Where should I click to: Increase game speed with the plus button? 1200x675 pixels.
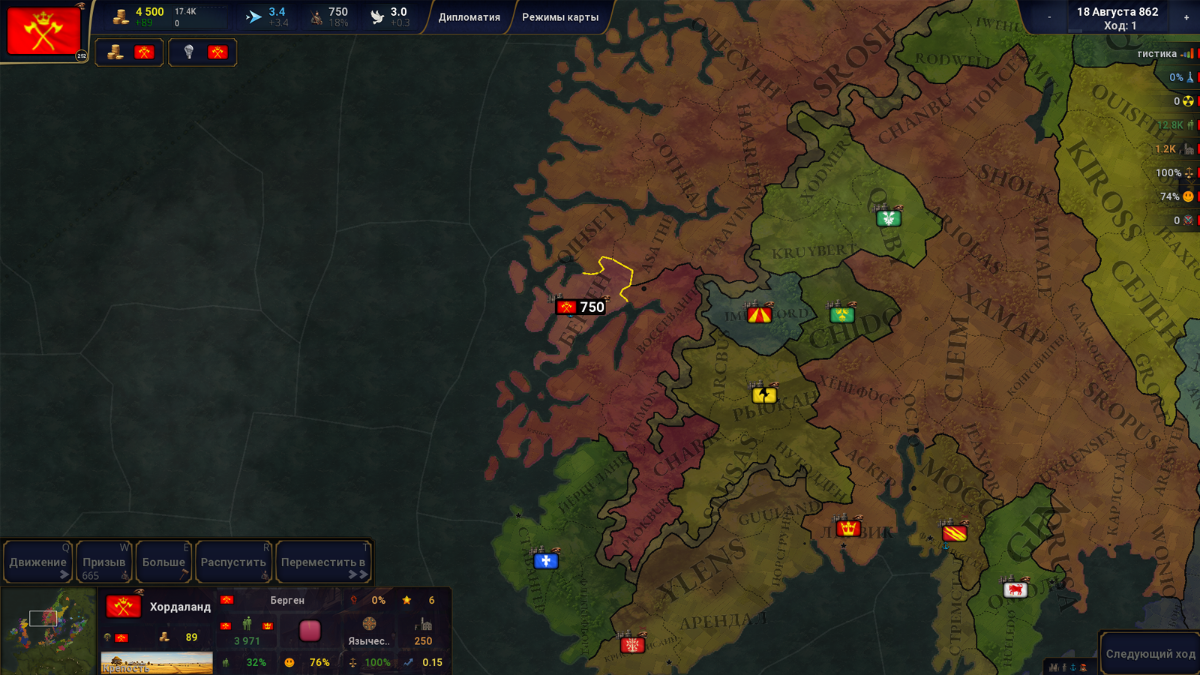pos(1186,17)
